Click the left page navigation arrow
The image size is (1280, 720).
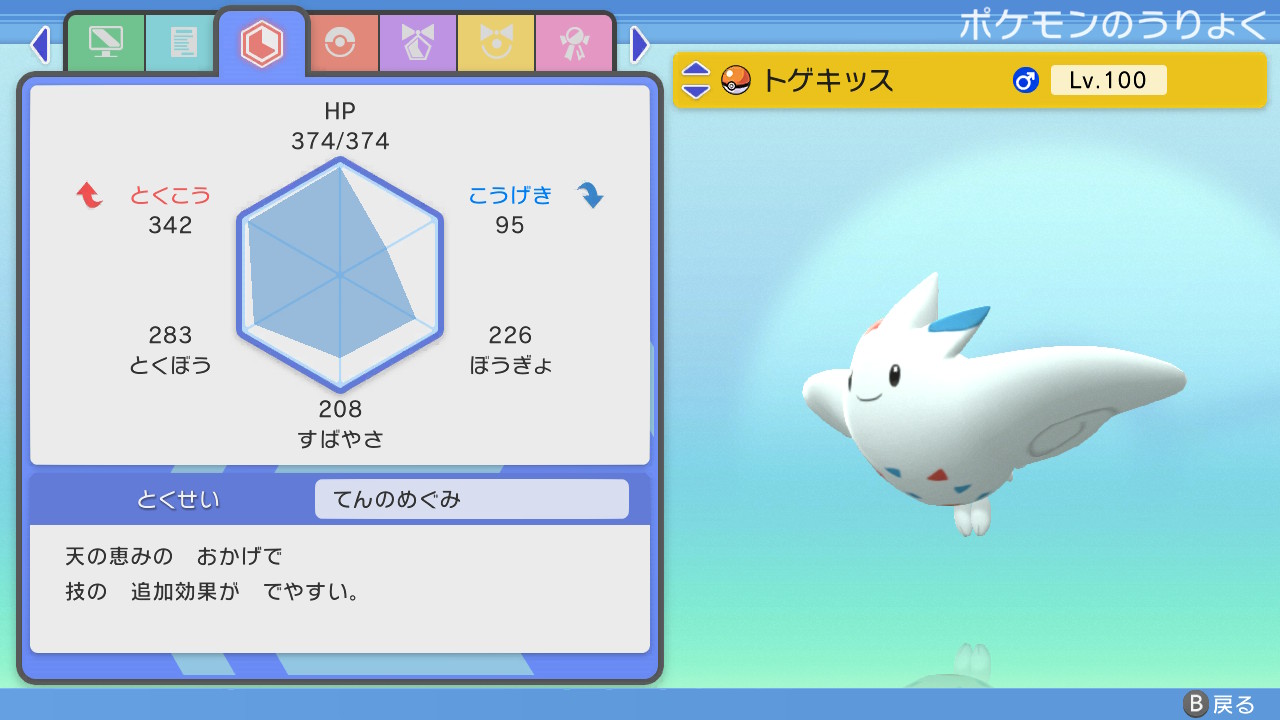point(40,45)
